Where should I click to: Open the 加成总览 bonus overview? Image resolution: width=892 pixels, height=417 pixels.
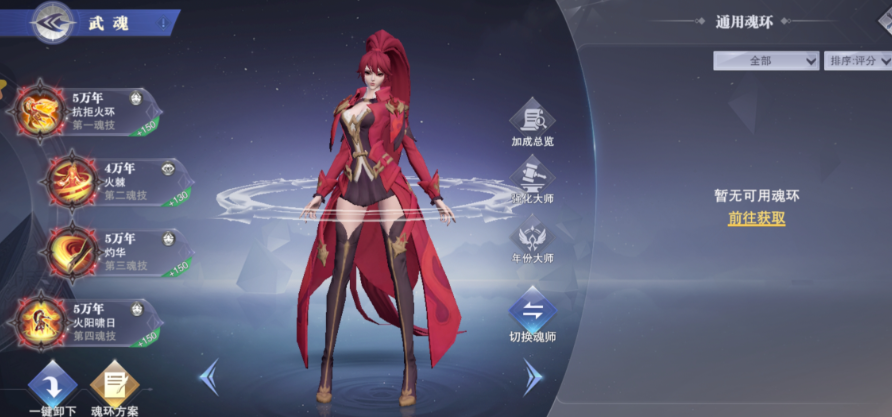pos(532,122)
